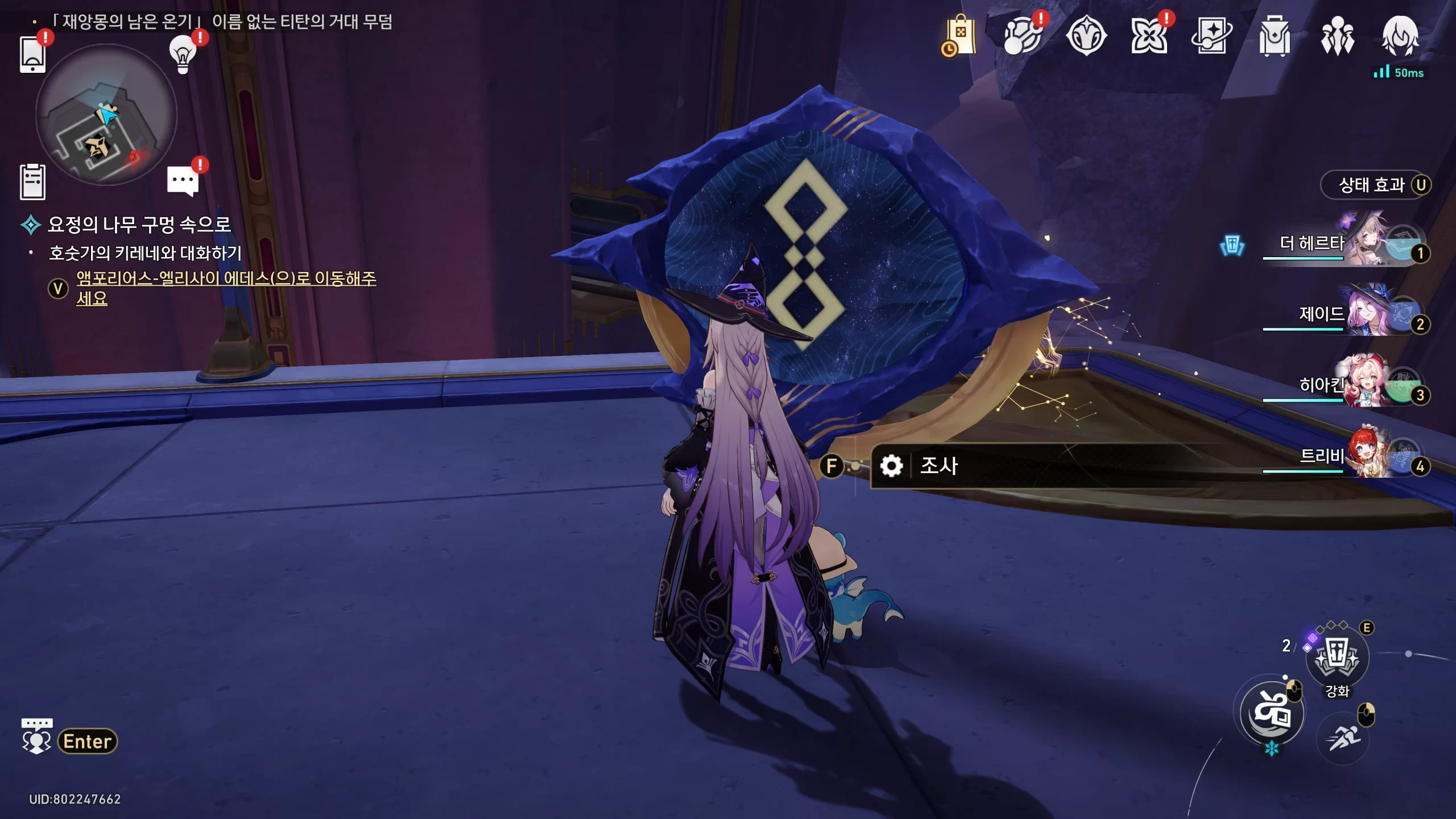Image resolution: width=1456 pixels, height=819 pixels.
Task: Select the tracked quest 요정의 나무 구멍 속으로
Action: click(139, 225)
